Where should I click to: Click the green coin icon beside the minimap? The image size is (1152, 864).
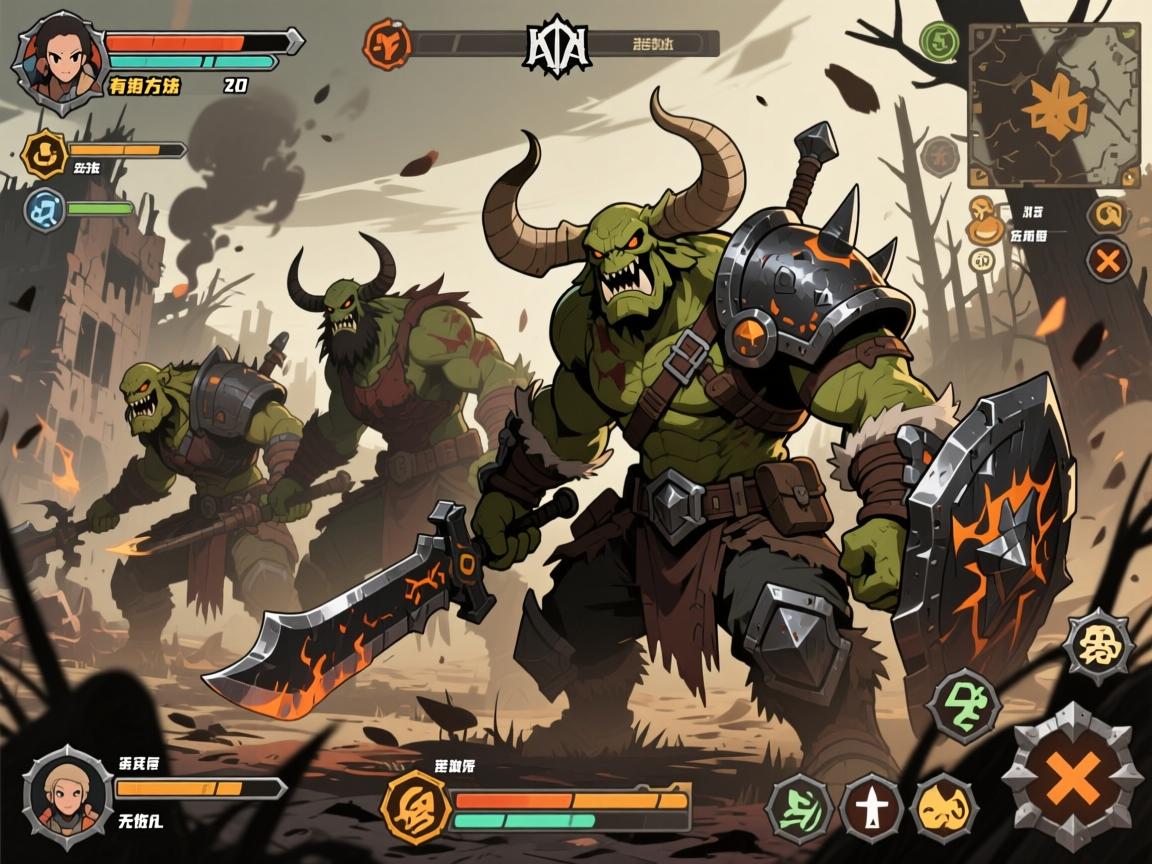click(940, 42)
